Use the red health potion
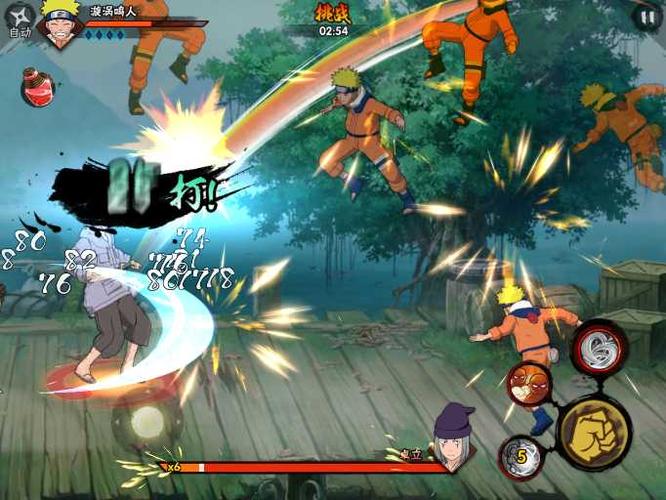 click(36, 87)
